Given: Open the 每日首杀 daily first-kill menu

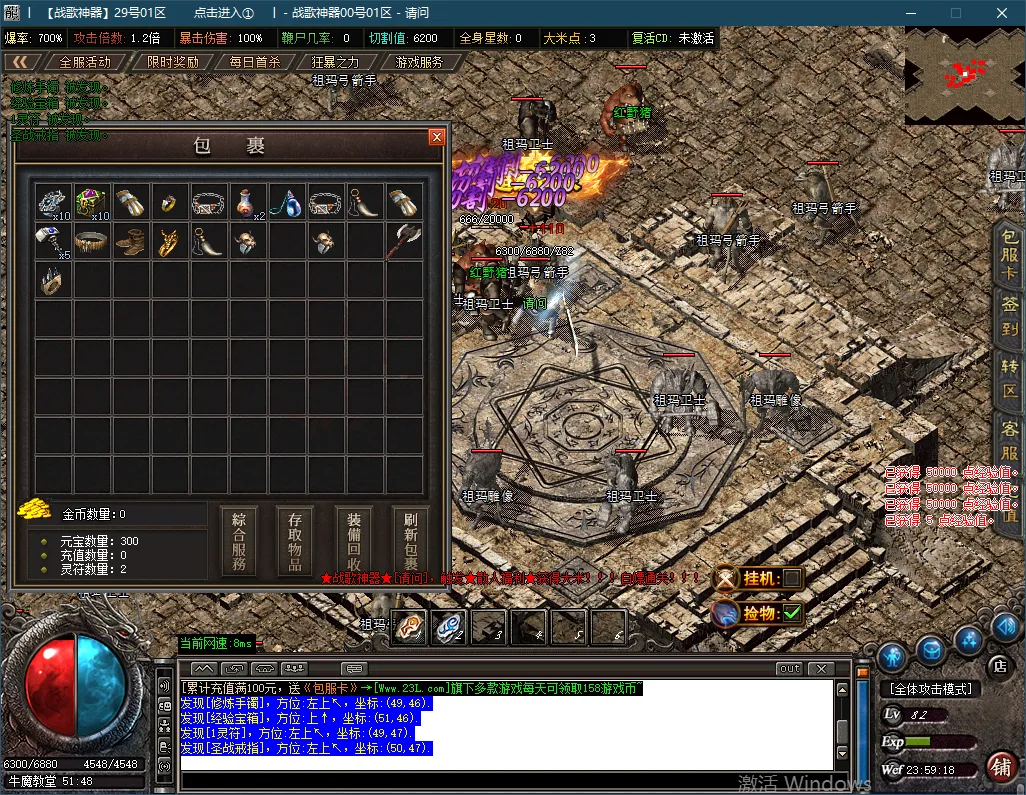Looking at the screenshot, I should tap(255, 62).
